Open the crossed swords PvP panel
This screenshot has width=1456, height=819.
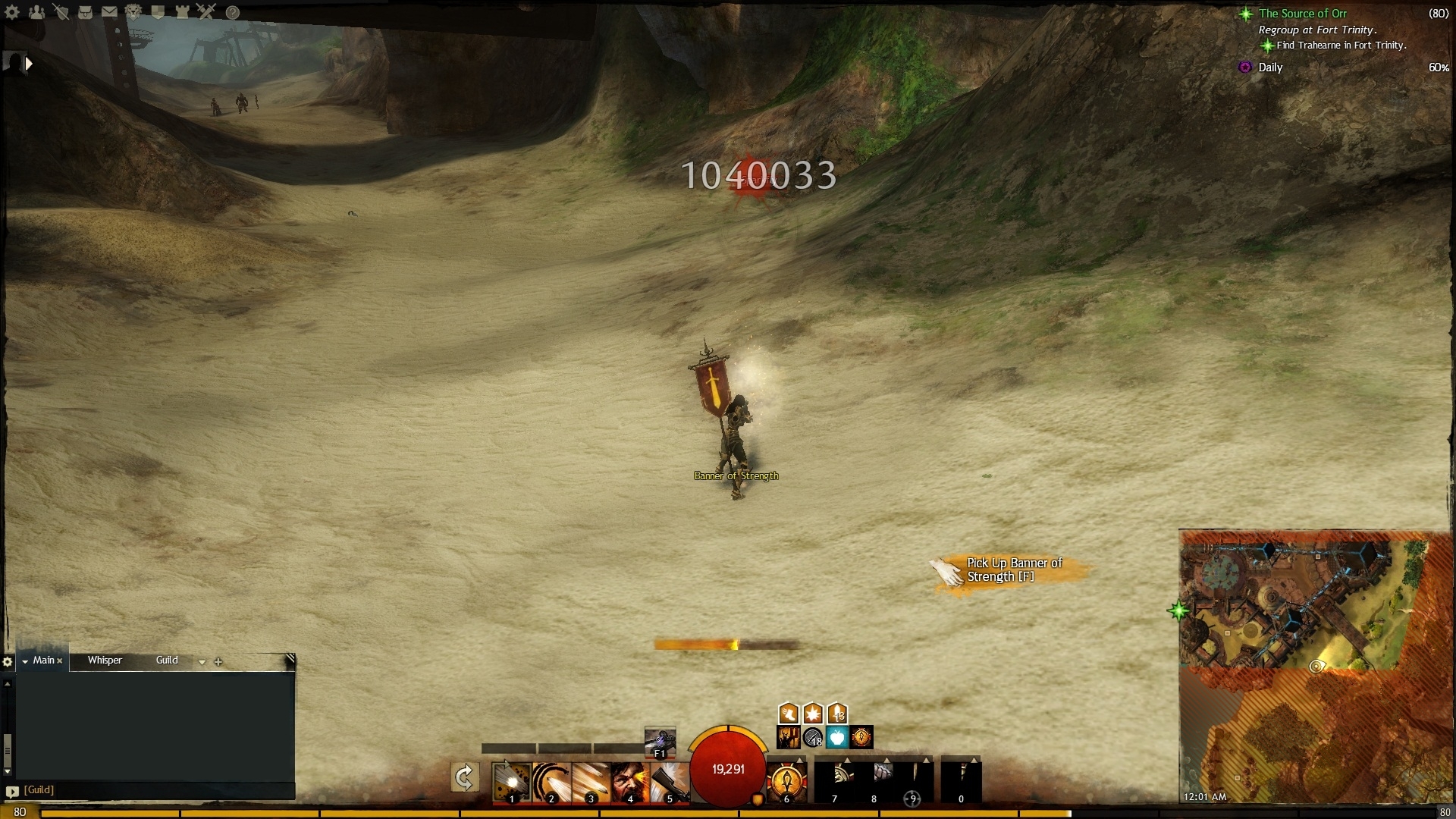pyautogui.click(x=206, y=12)
